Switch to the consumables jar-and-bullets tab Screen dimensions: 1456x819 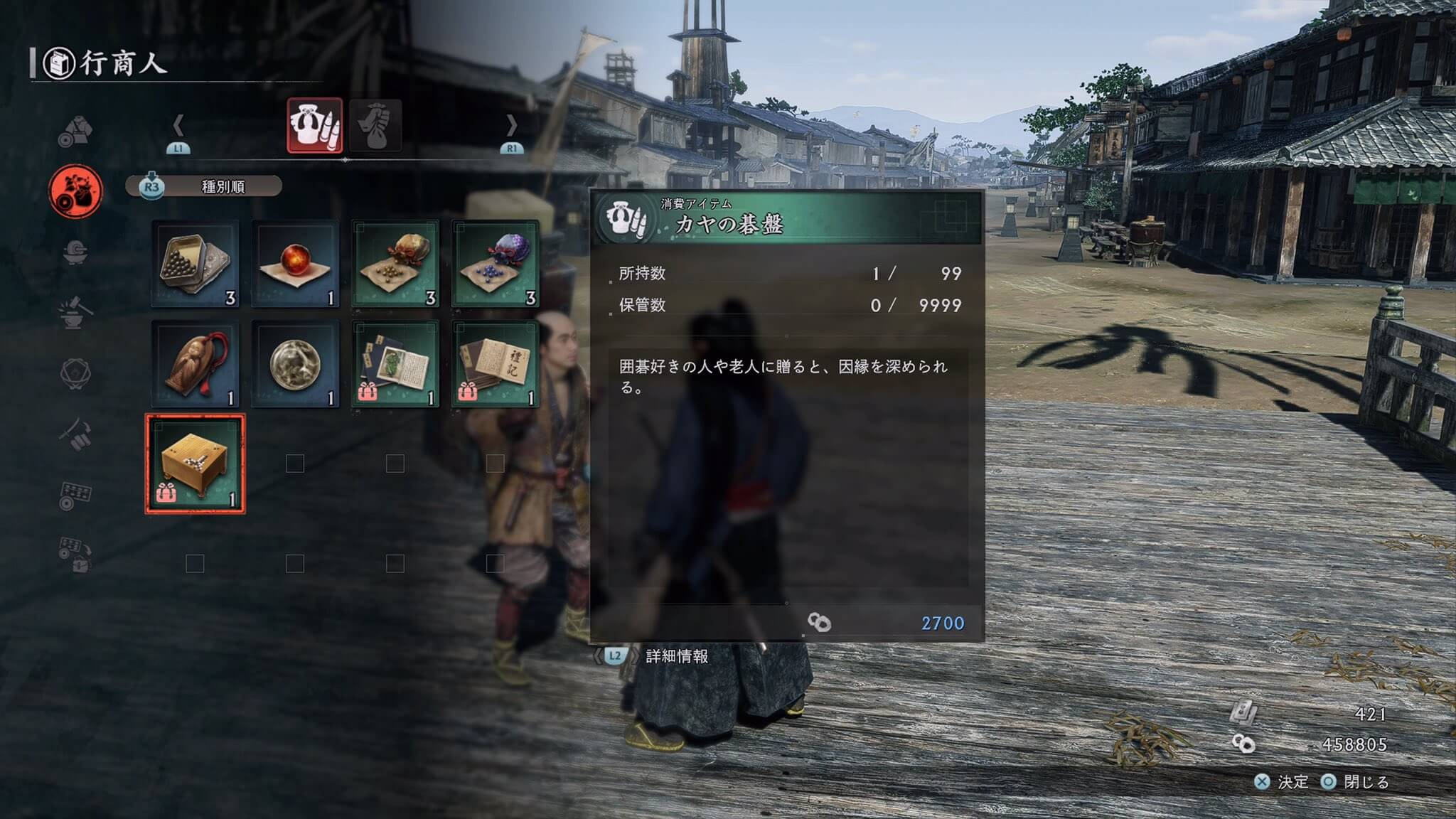(314, 126)
